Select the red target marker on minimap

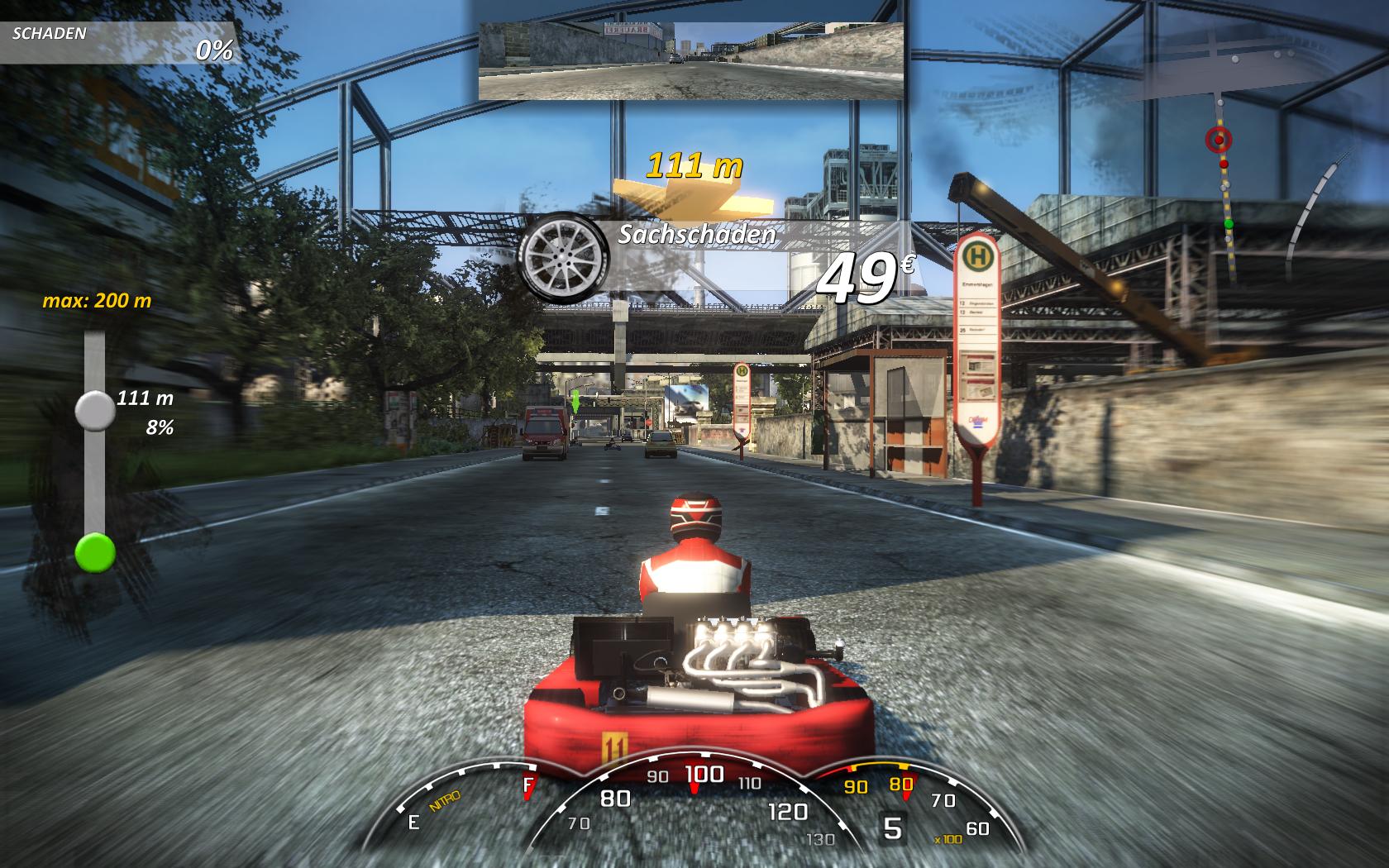tap(1218, 140)
